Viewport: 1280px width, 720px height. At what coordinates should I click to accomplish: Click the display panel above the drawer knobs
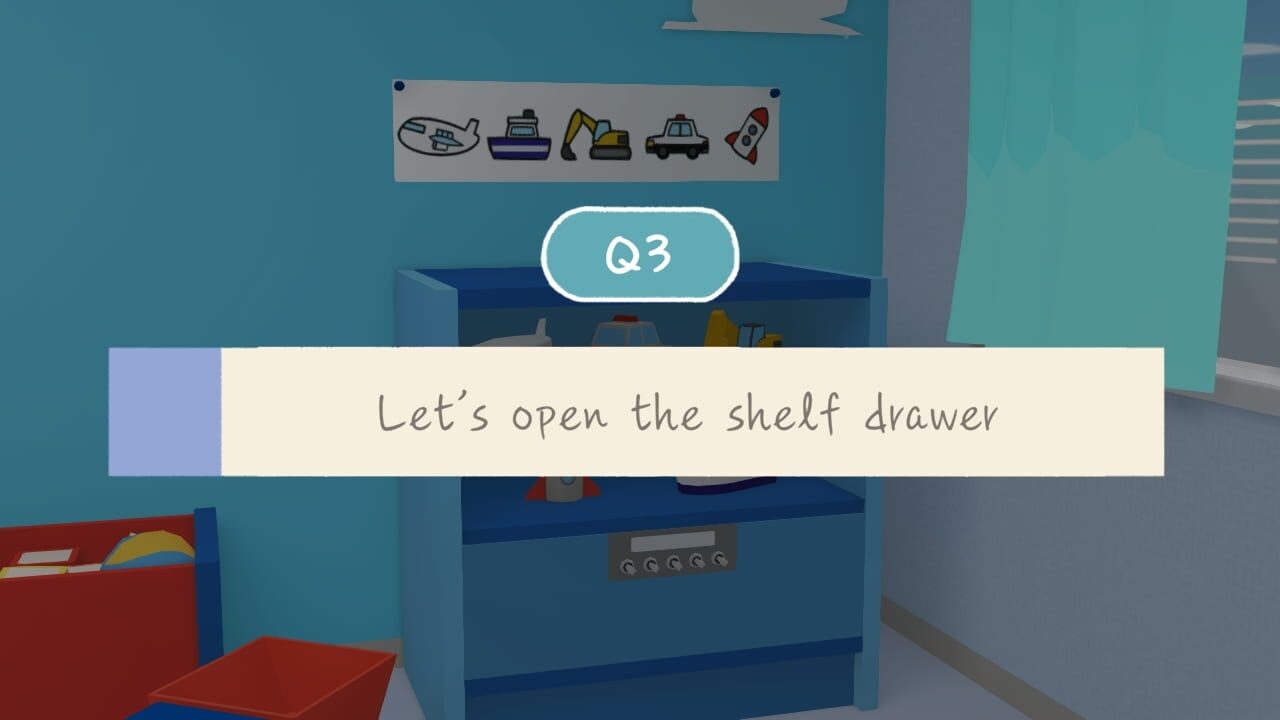[x=672, y=542]
